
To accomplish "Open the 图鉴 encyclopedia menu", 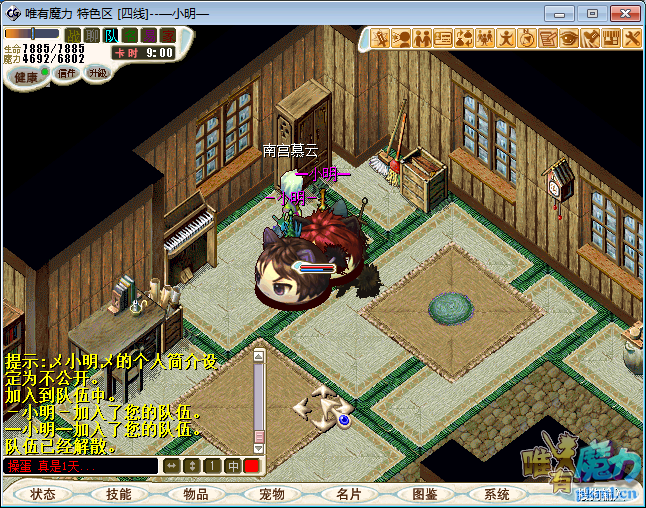I will coord(423,494).
